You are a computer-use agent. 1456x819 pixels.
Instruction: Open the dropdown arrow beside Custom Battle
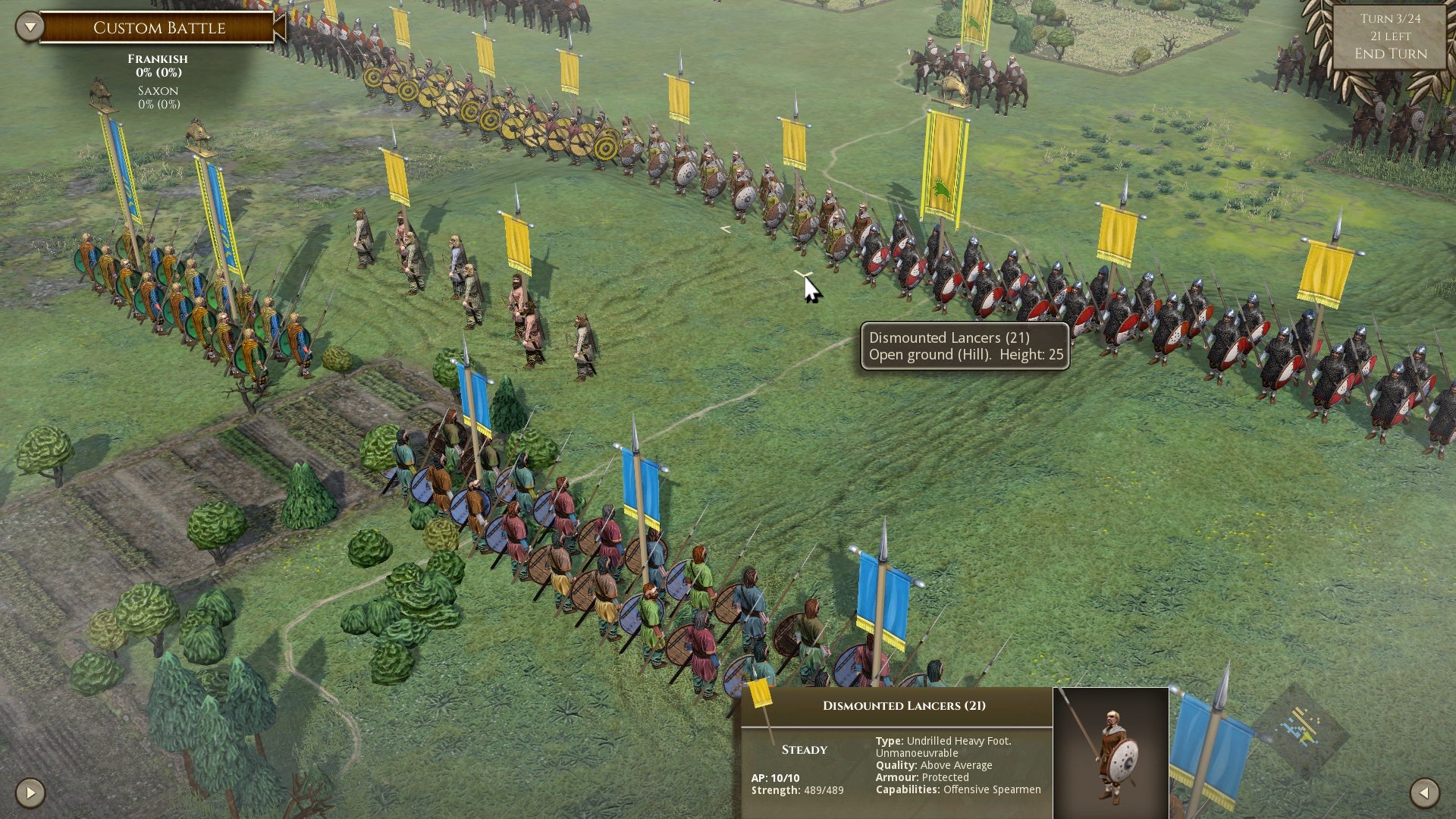point(30,27)
